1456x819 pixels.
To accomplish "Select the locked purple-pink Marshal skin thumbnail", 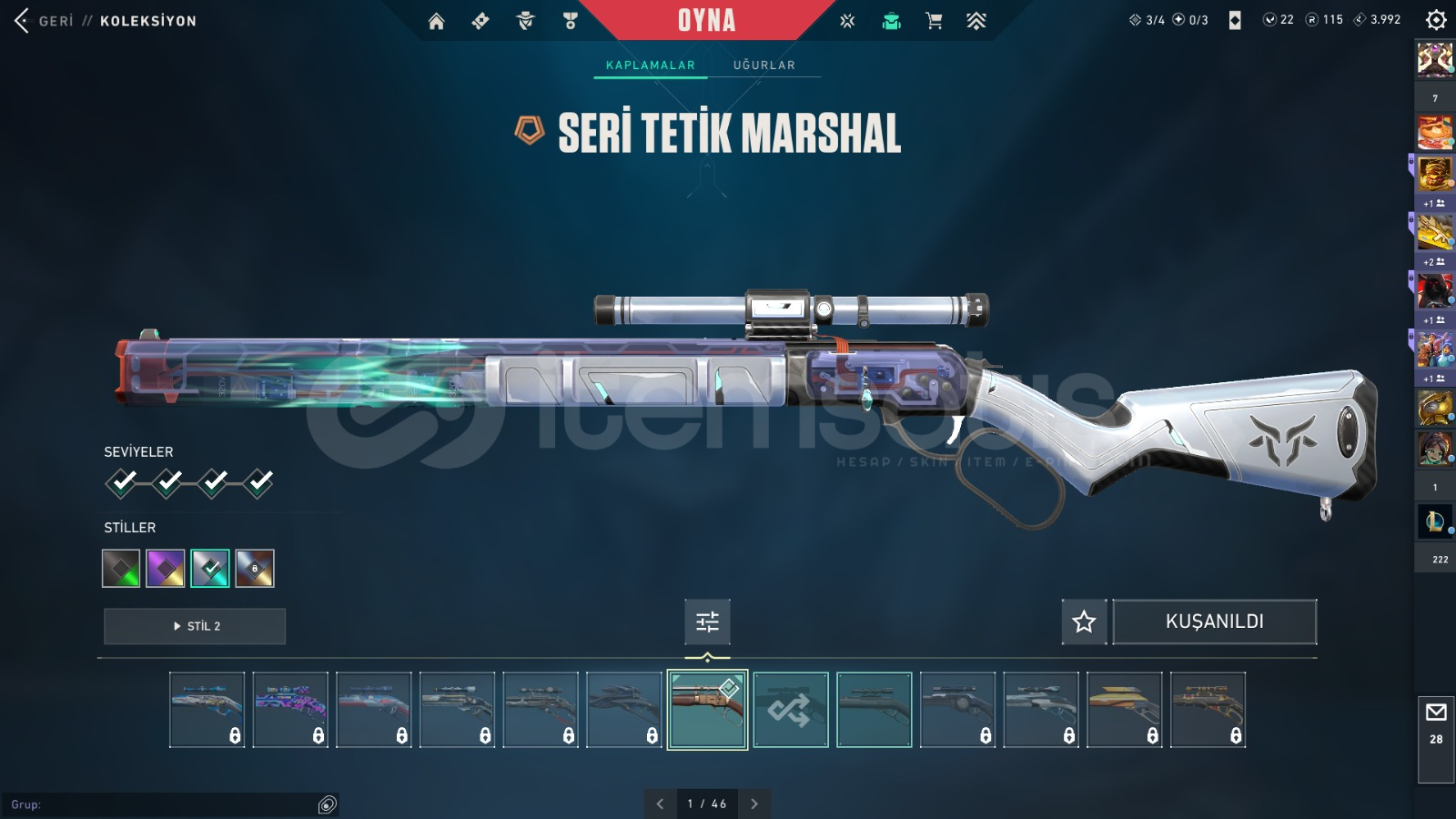I will 290,710.
